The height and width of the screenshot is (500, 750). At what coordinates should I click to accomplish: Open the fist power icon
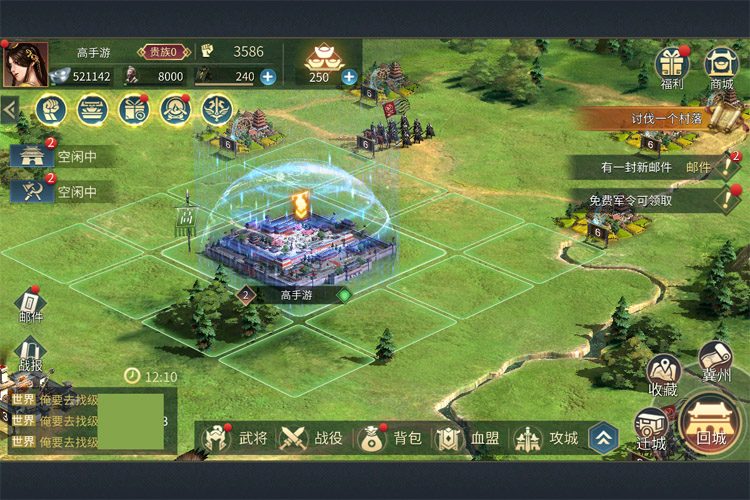[x=50, y=109]
